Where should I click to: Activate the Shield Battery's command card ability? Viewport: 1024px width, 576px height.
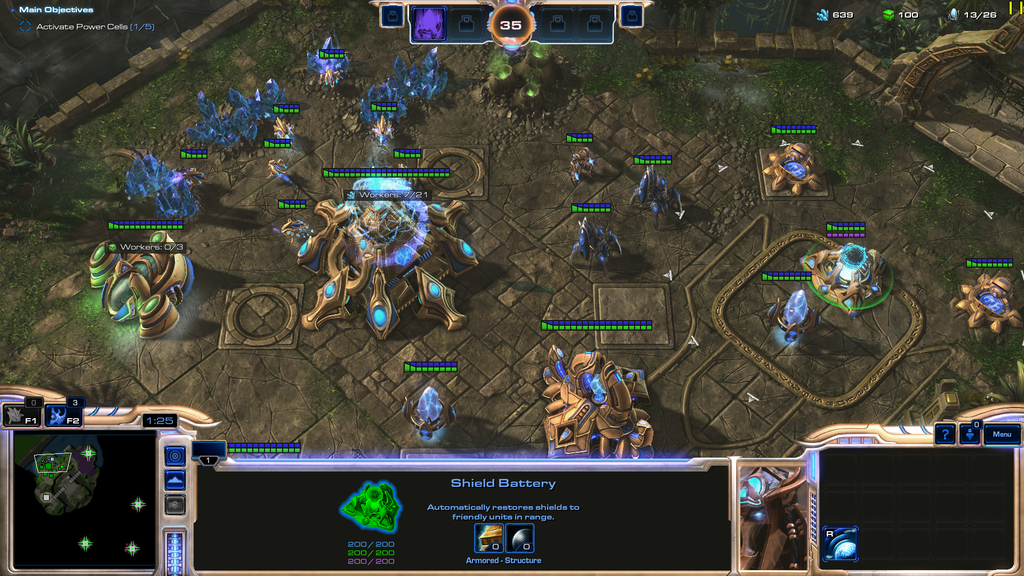[x=841, y=543]
